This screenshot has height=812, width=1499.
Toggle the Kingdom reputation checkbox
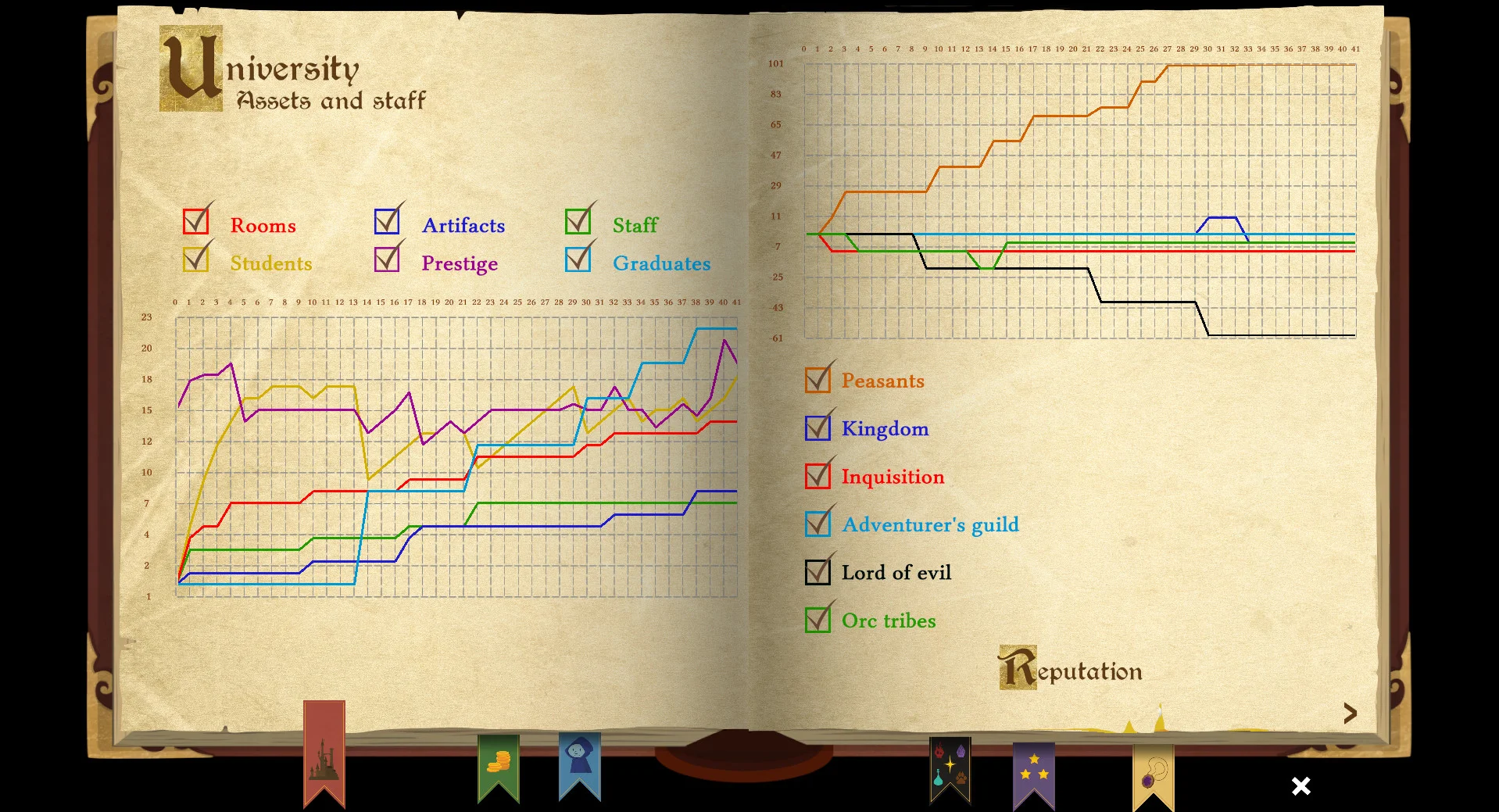click(817, 427)
